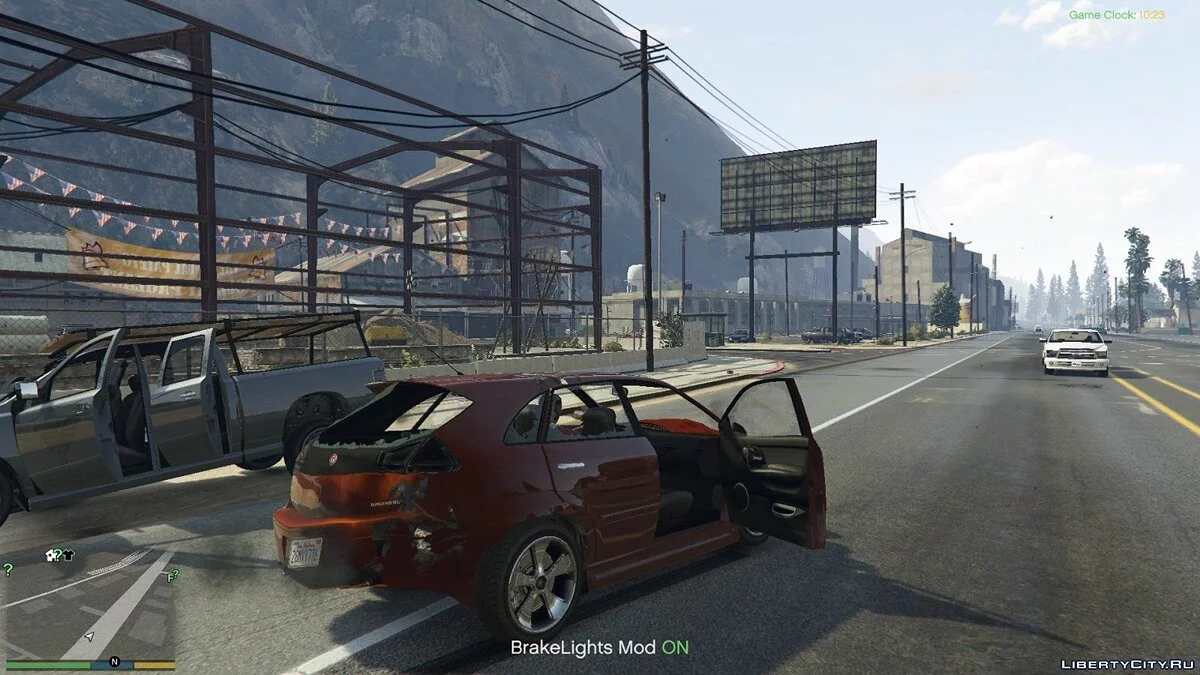
Task: Select the black t-shirt clothing store blip
Action: click(68, 555)
